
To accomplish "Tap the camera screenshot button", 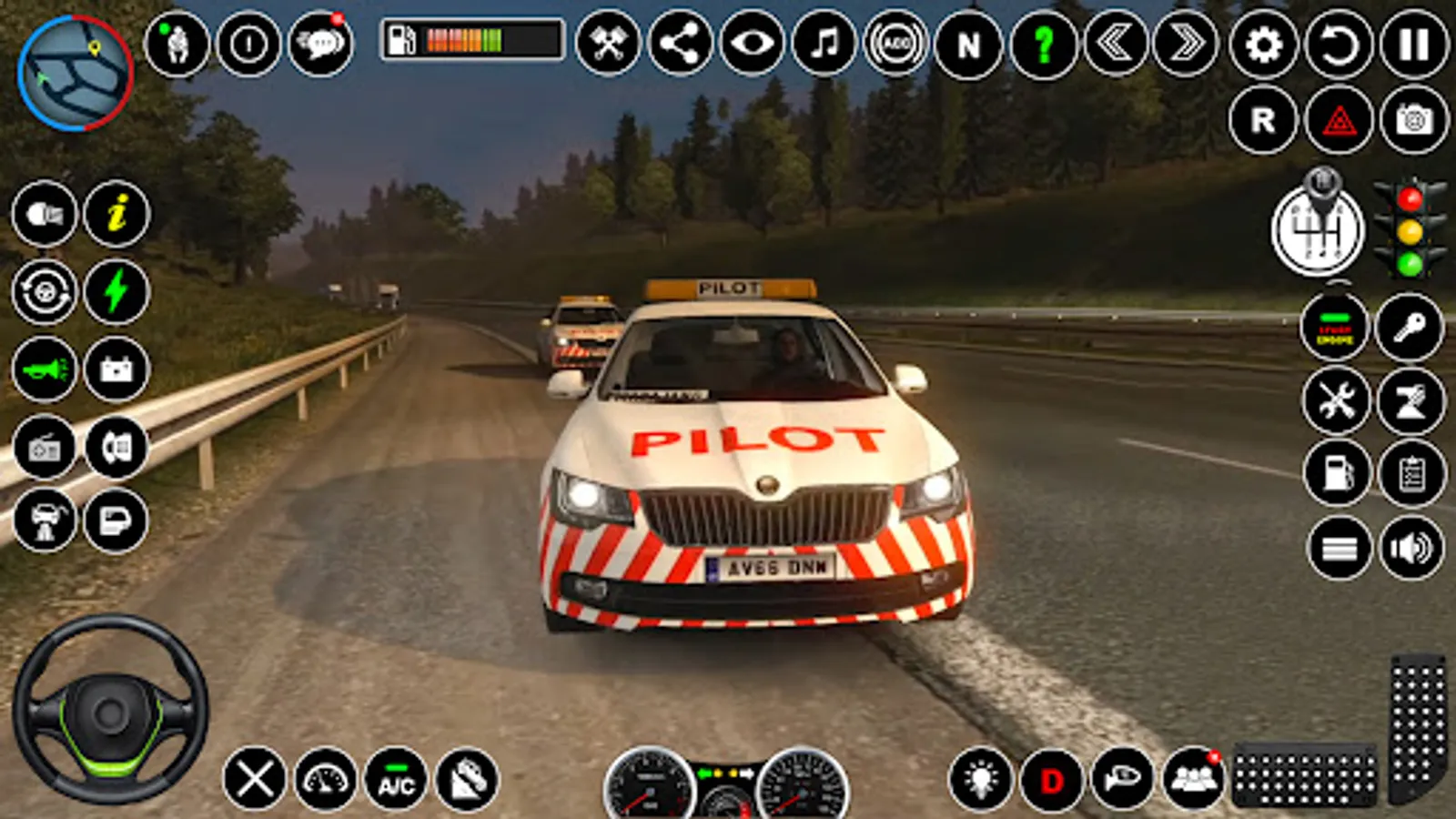I will [1413, 119].
